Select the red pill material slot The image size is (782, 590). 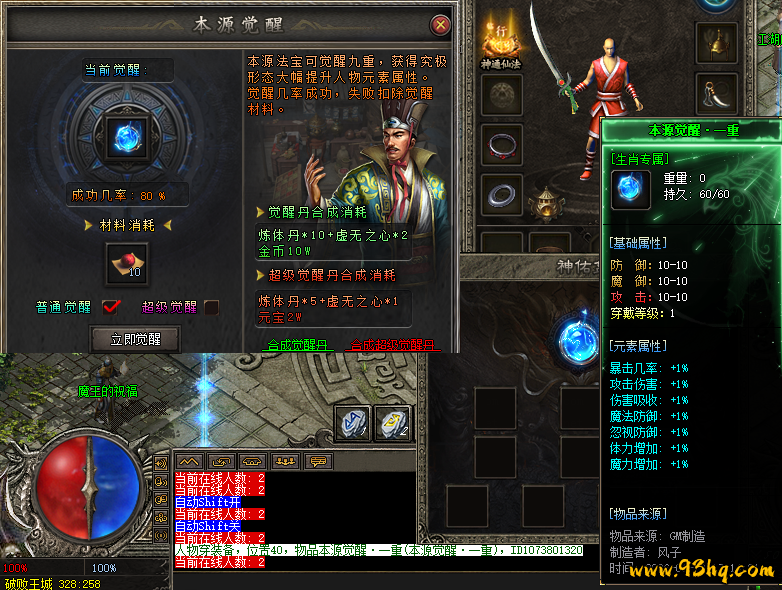tap(127, 264)
